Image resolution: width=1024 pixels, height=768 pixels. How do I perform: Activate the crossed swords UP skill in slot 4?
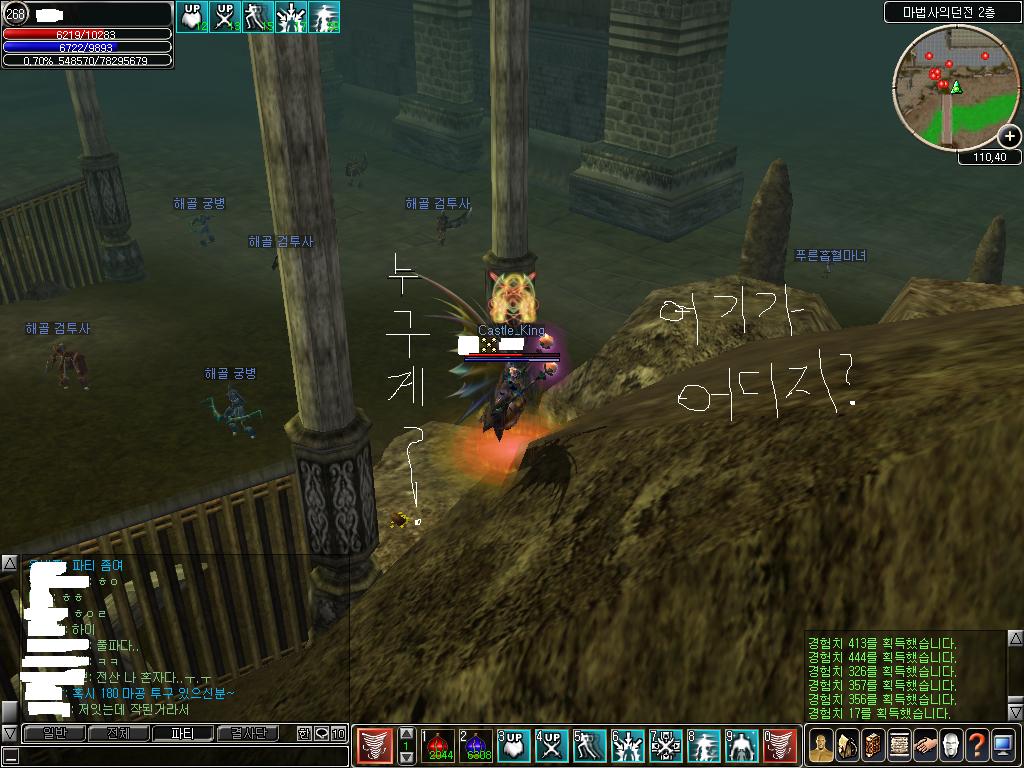pos(552,747)
